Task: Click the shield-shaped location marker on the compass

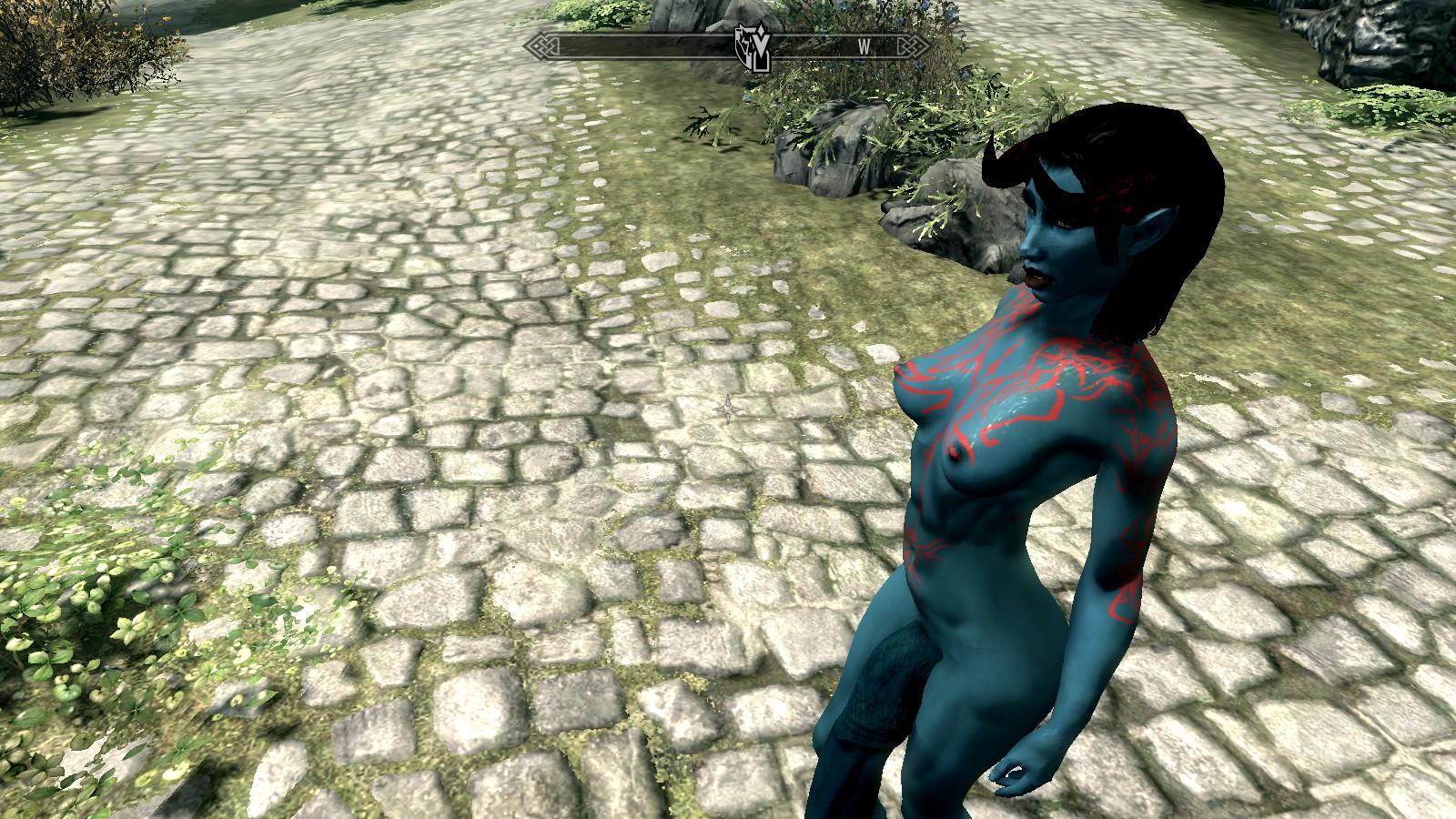Action: point(753,47)
